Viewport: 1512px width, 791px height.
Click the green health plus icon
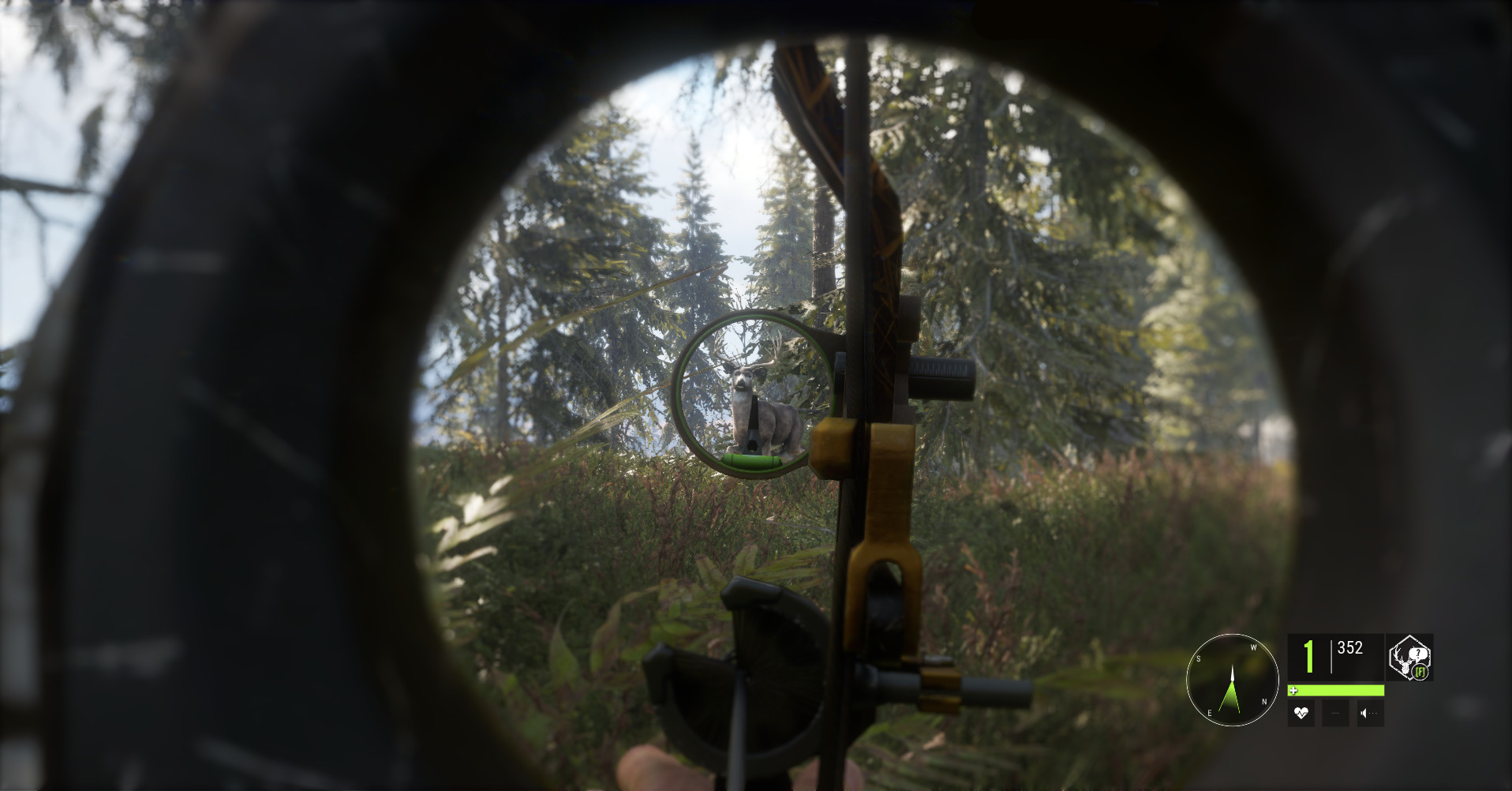1293,690
